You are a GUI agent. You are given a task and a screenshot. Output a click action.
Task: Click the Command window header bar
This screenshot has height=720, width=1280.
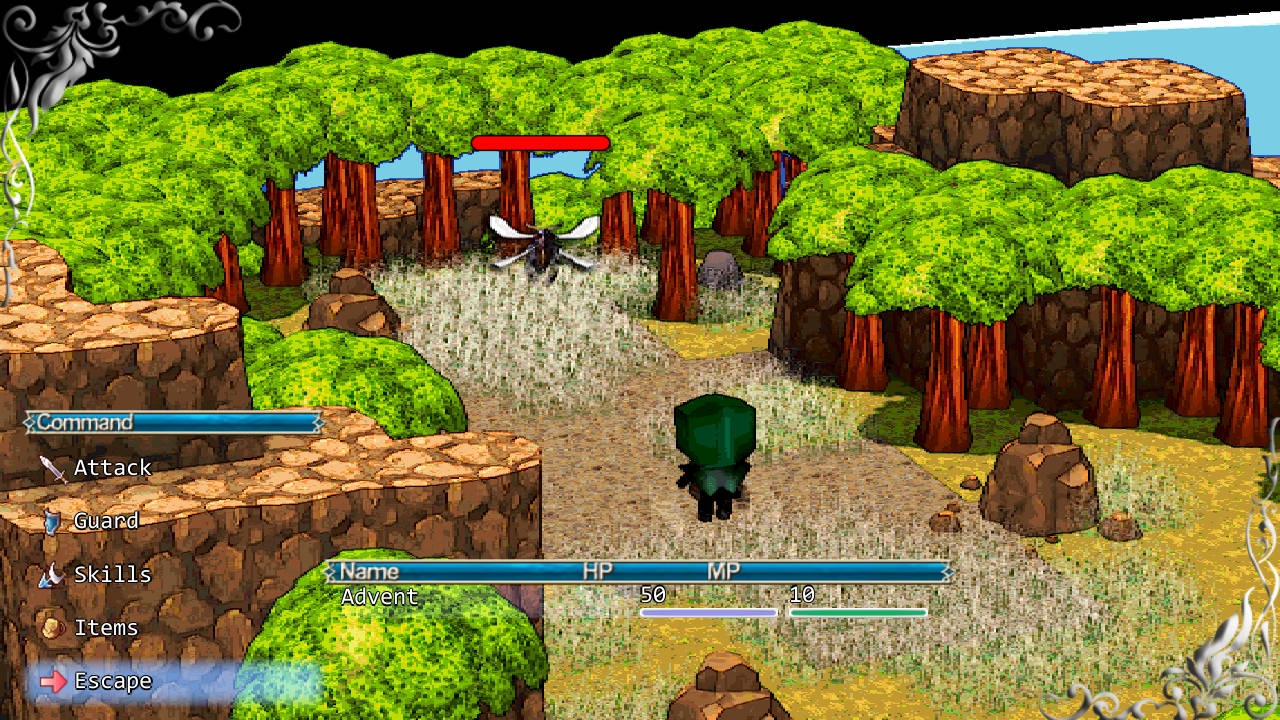[170, 422]
